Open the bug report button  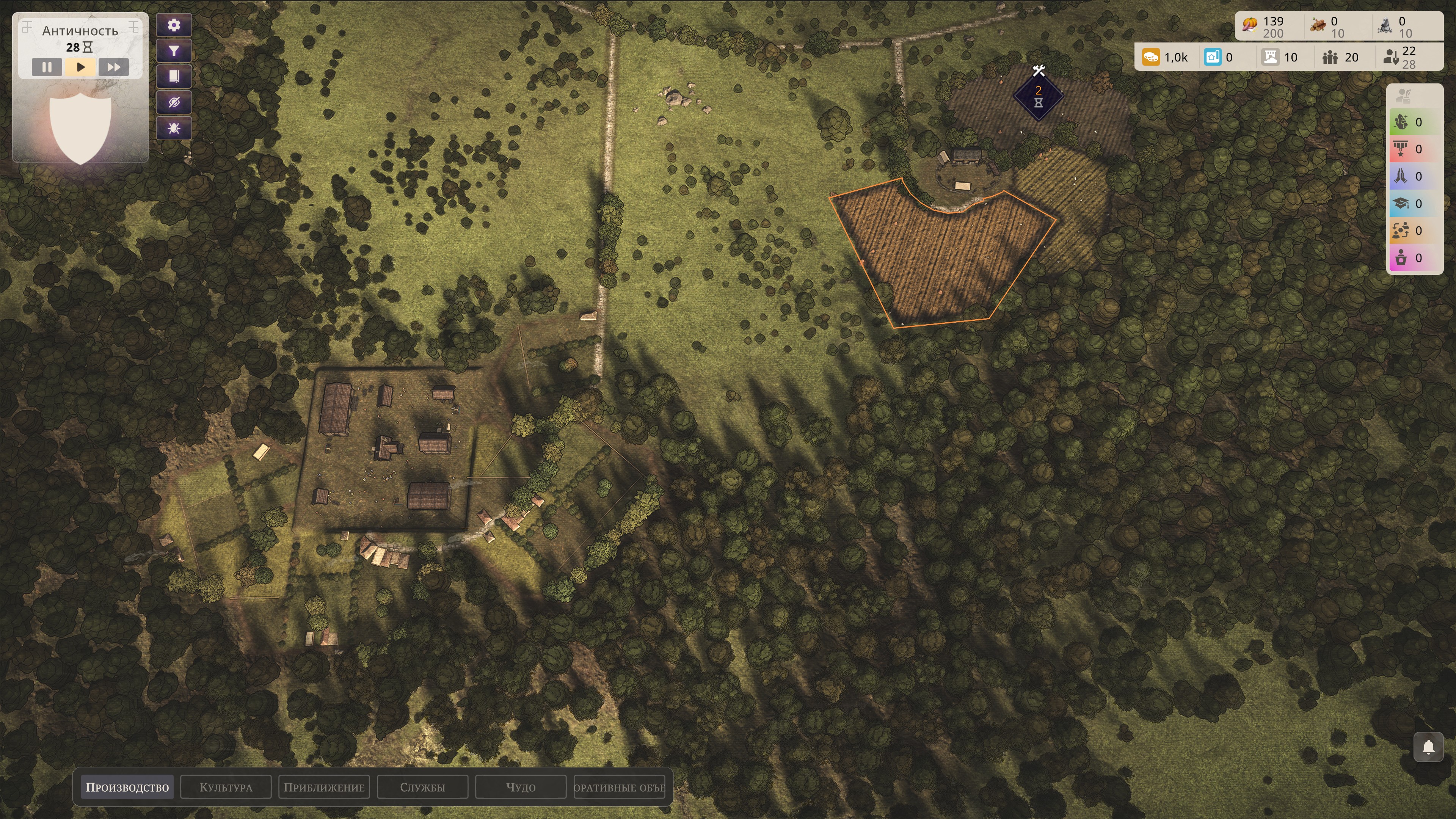[174, 129]
